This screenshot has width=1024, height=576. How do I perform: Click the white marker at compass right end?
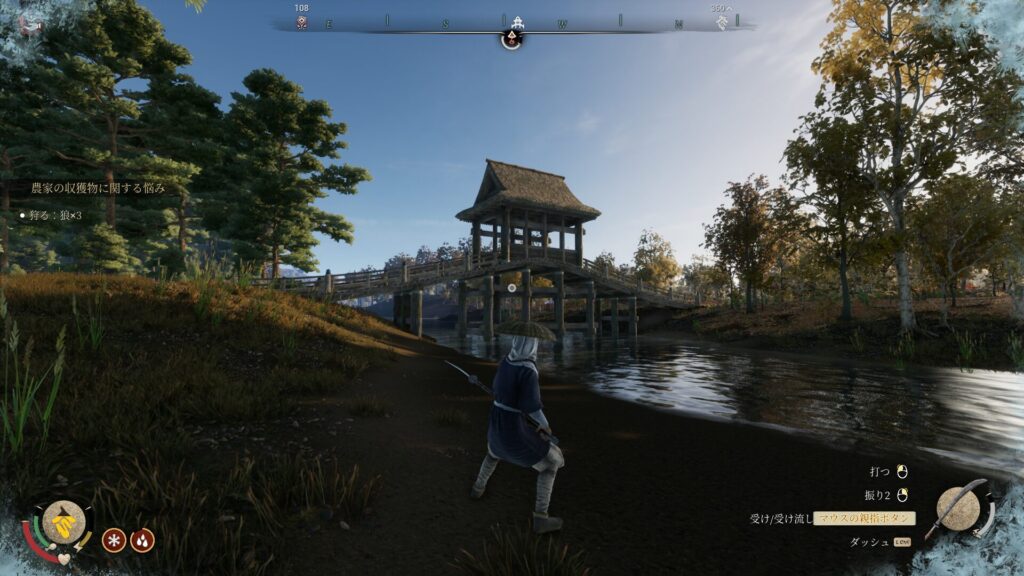(722, 22)
